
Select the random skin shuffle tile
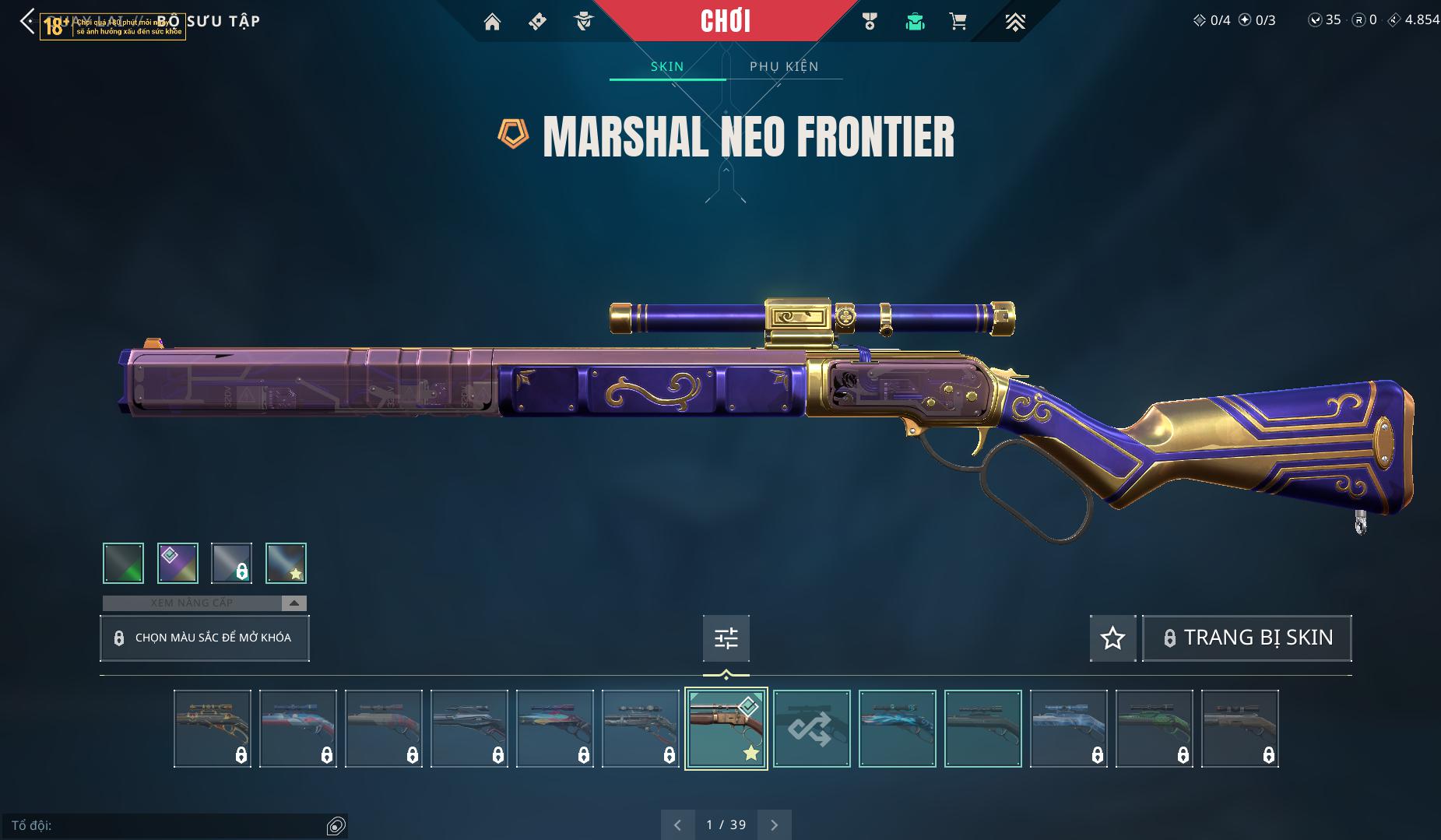click(x=811, y=729)
